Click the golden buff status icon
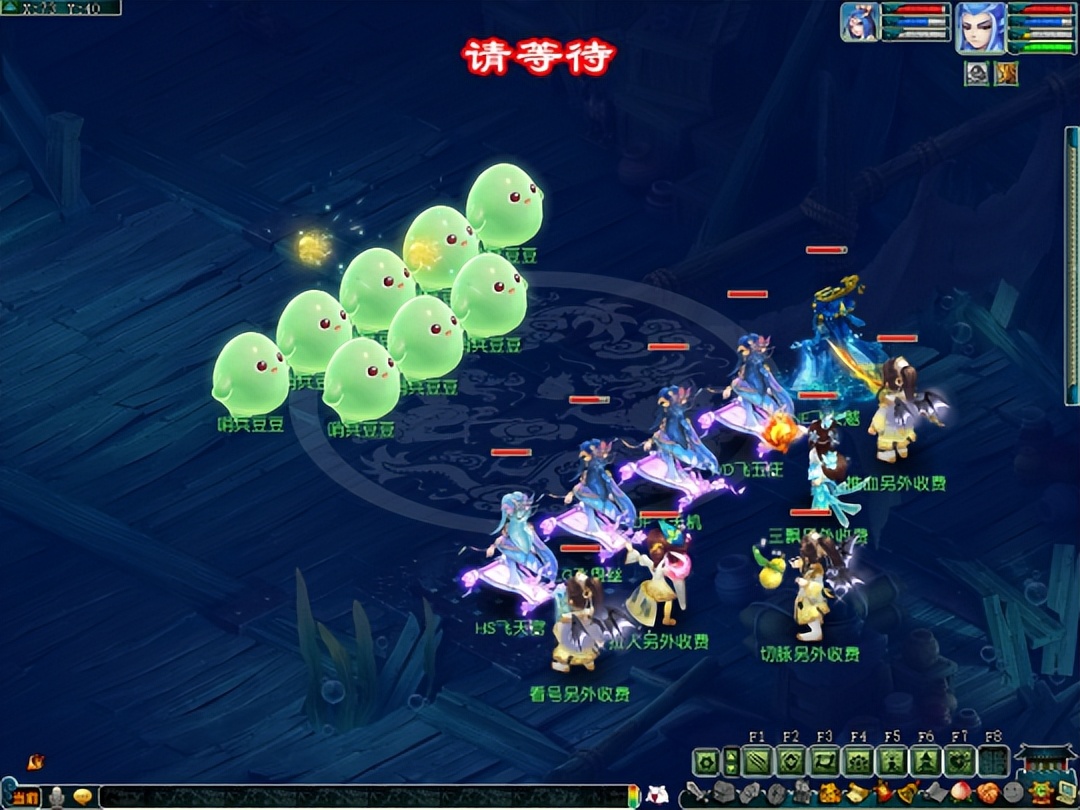The height and width of the screenshot is (810, 1080). coord(1006,73)
